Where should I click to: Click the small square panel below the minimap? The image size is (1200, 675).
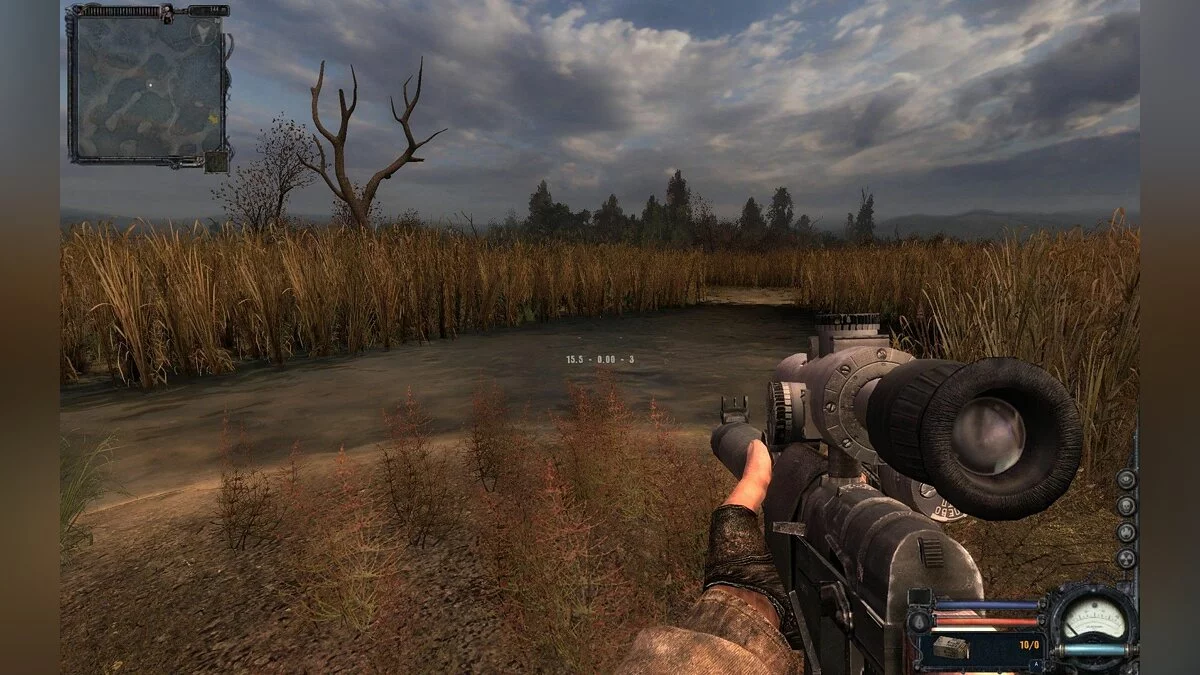[x=216, y=161]
